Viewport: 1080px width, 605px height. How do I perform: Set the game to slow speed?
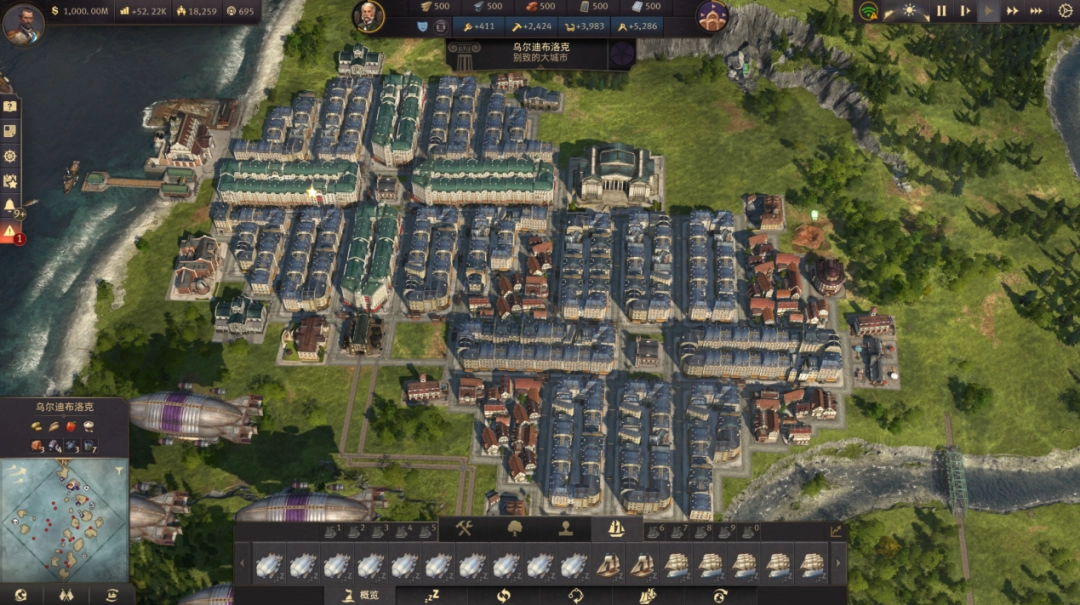click(965, 11)
